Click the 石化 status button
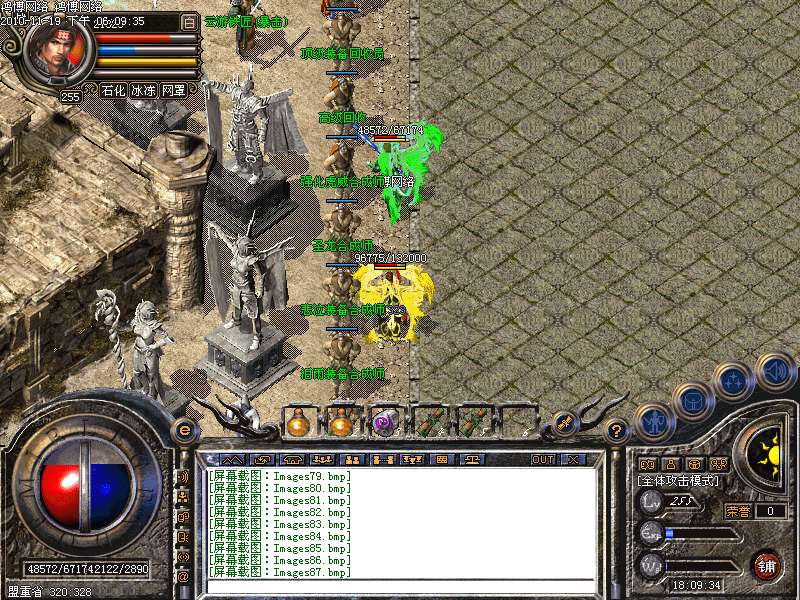This screenshot has height=600, width=800. coord(113,90)
